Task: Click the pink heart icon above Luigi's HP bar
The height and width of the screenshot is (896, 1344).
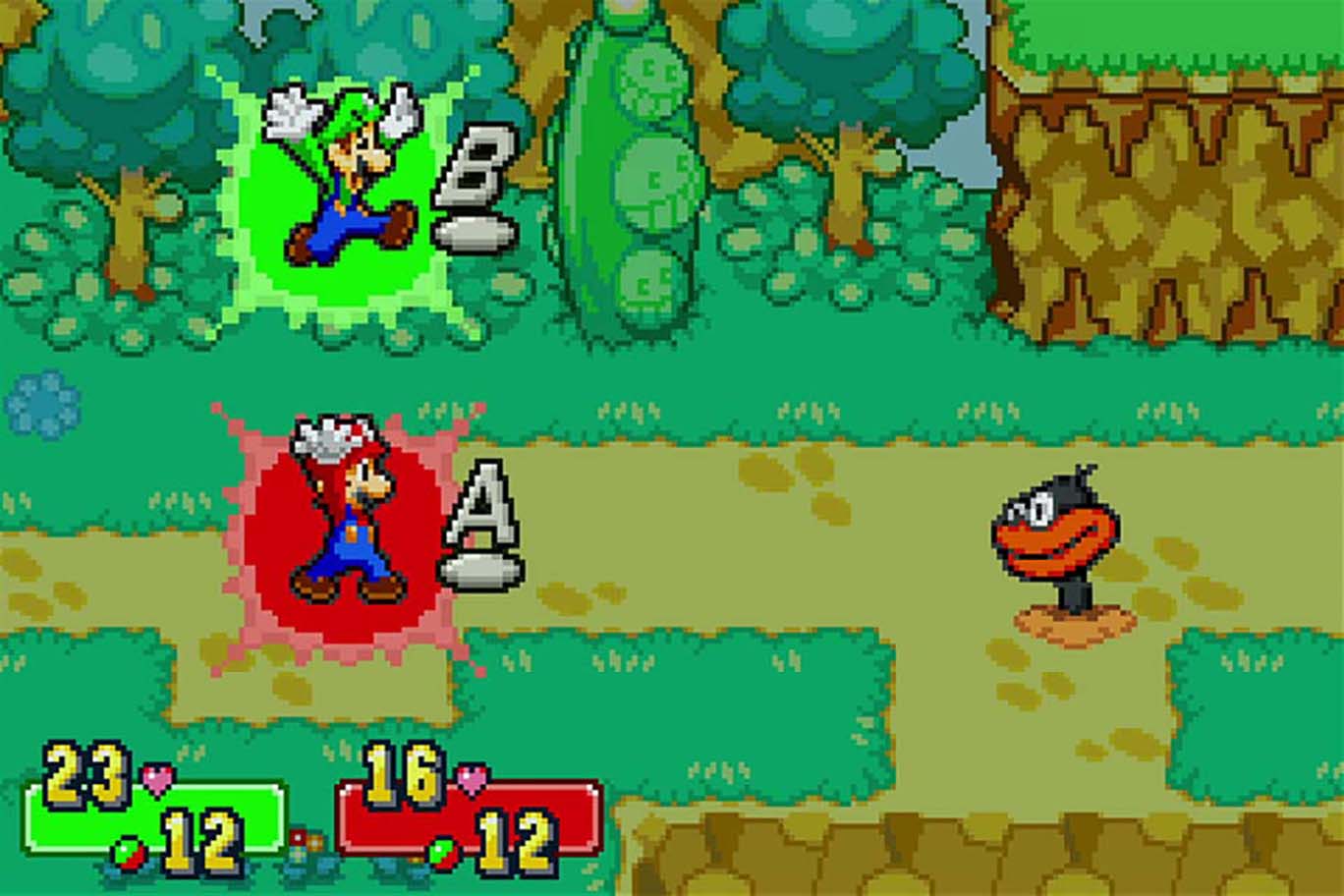Action: click(x=155, y=779)
